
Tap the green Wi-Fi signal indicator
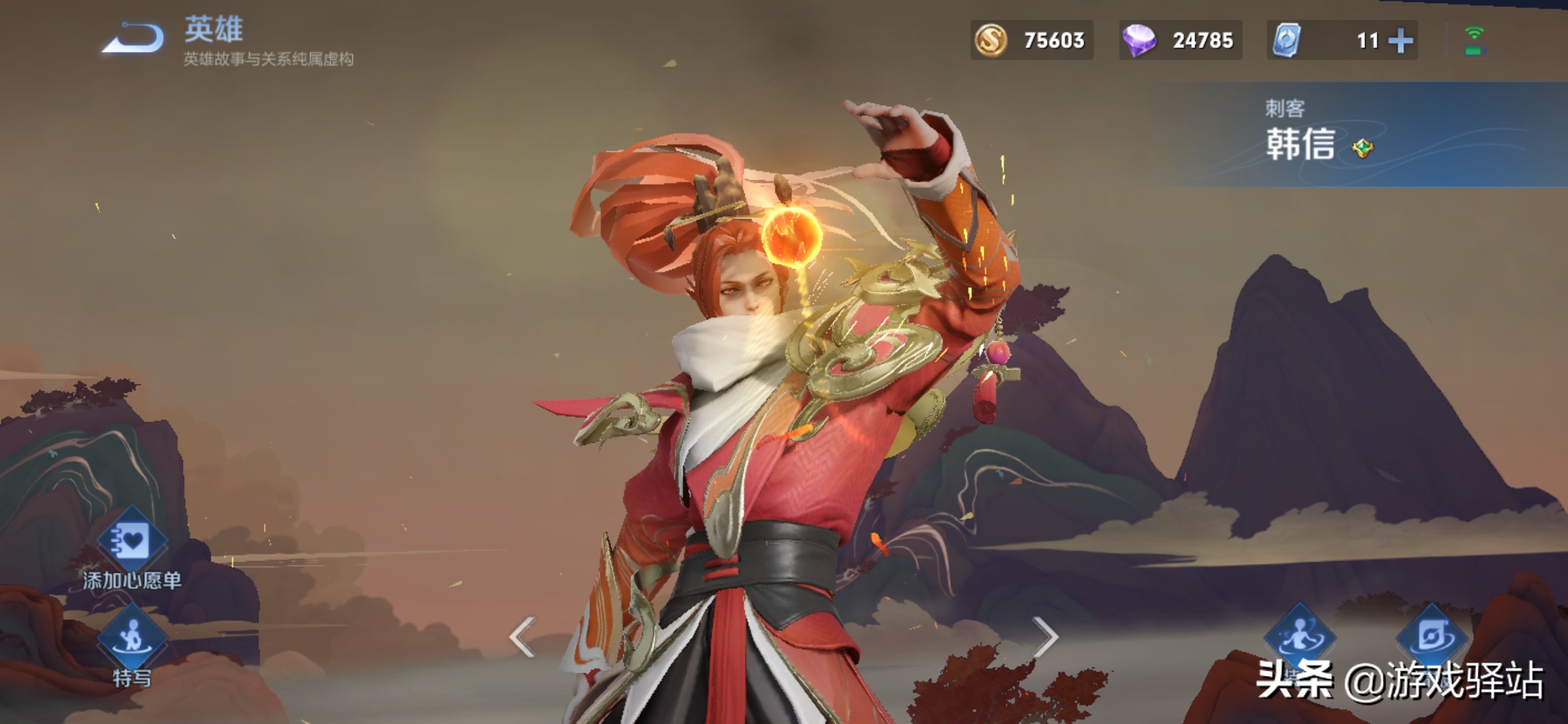[x=1474, y=40]
